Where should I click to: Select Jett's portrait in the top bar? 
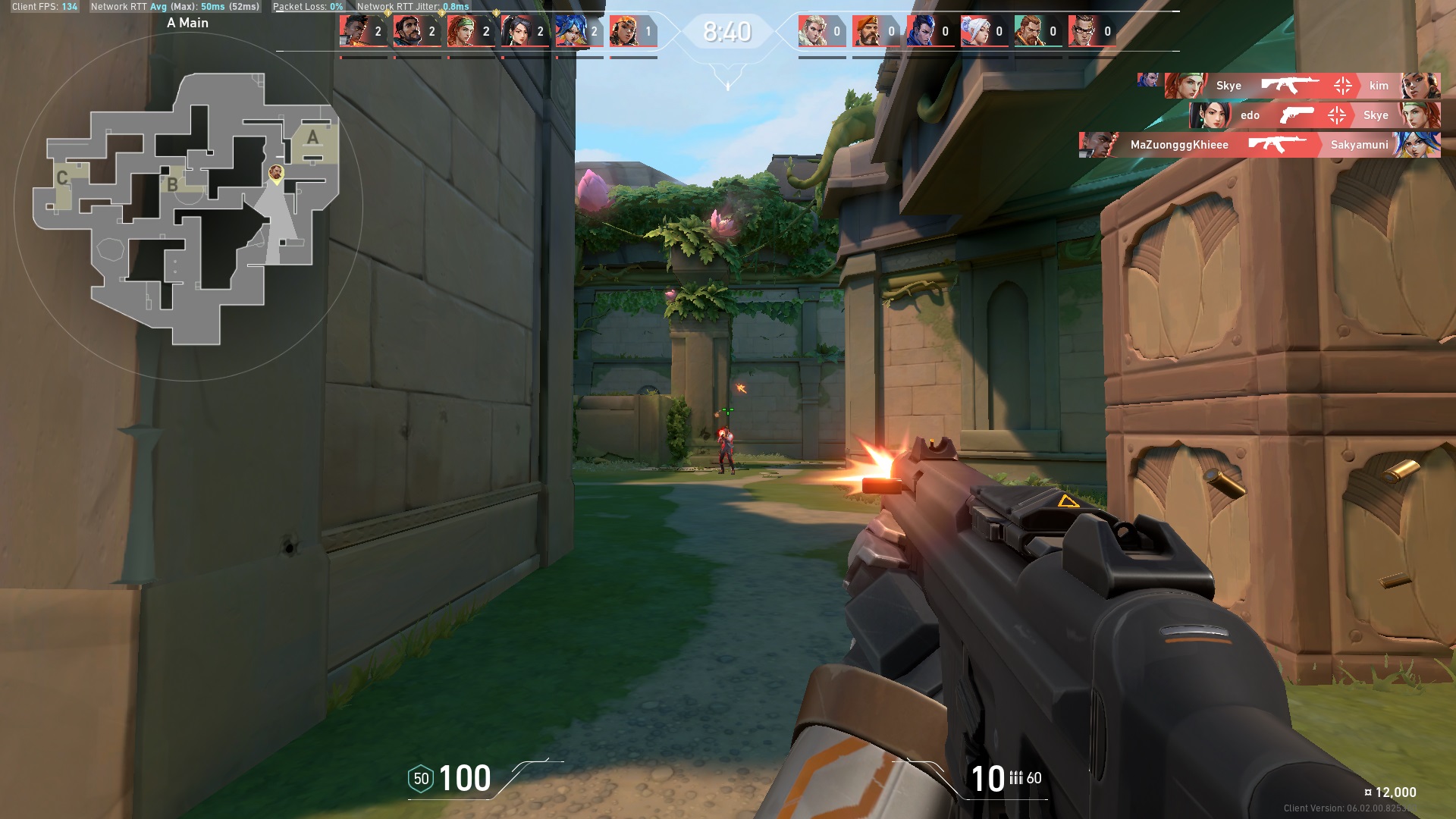[x=974, y=31]
